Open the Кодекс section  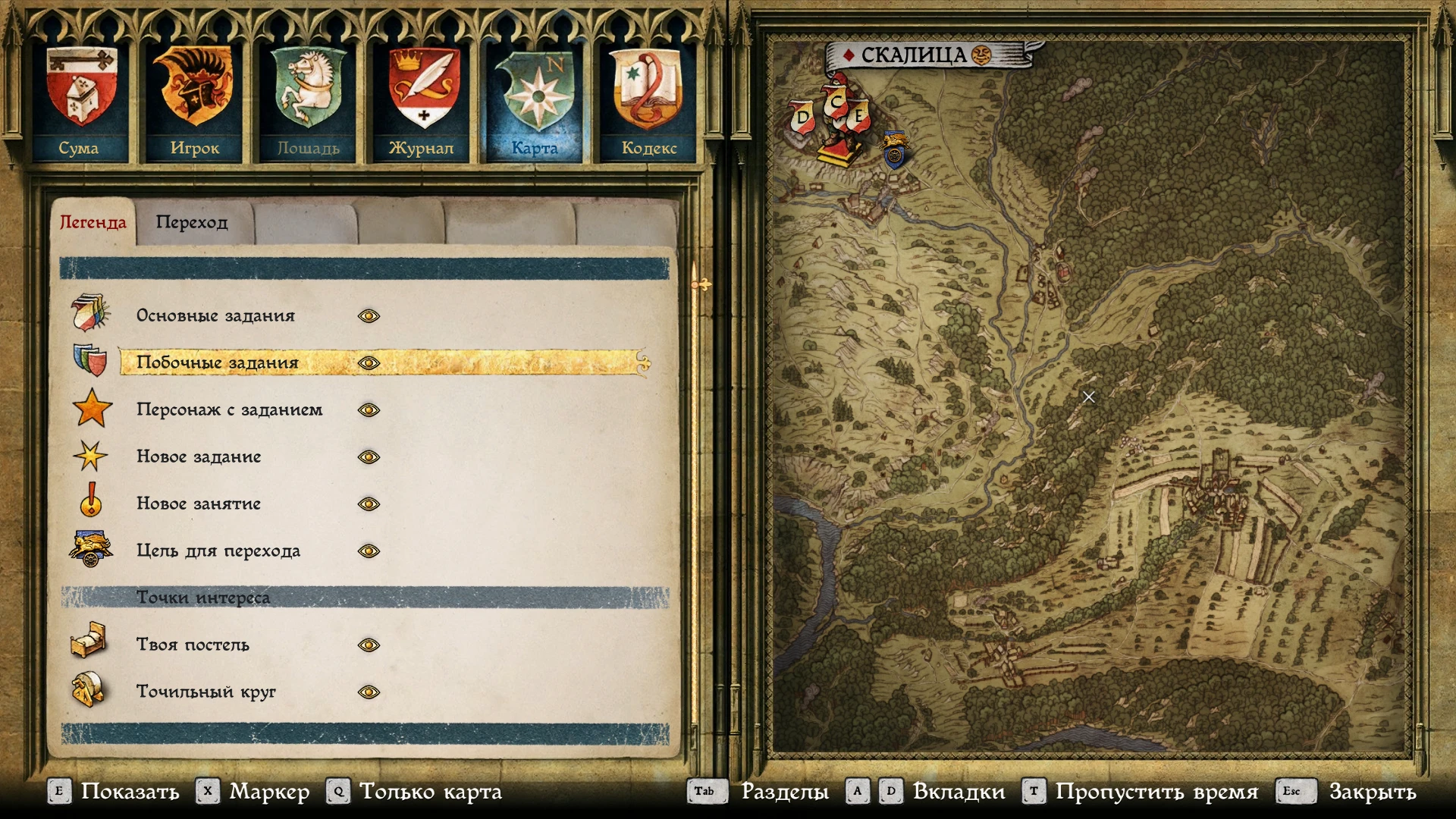point(648,101)
